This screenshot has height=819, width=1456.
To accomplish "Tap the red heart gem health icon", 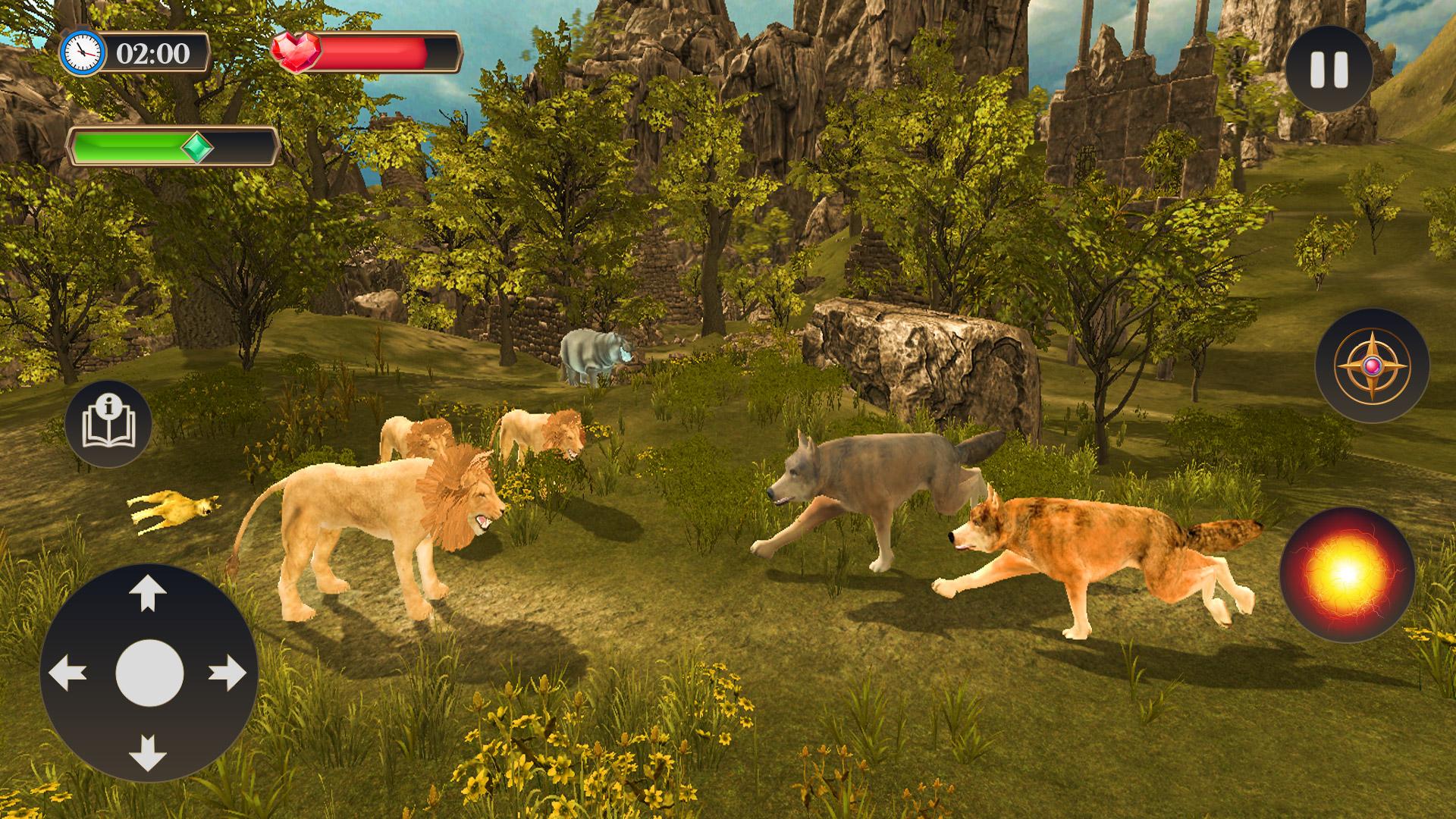I will click(296, 52).
